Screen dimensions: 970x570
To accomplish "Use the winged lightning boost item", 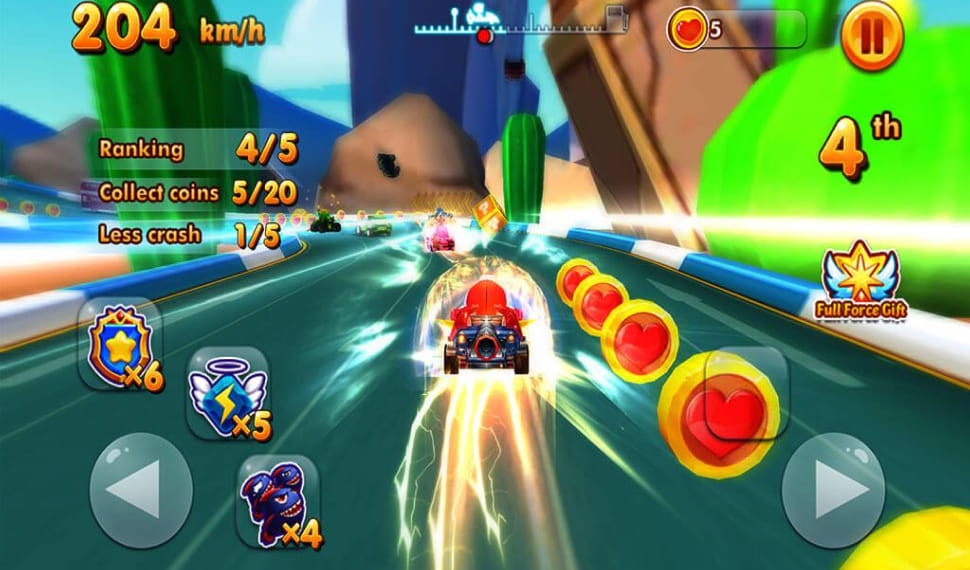I will click(x=228, y=393).
